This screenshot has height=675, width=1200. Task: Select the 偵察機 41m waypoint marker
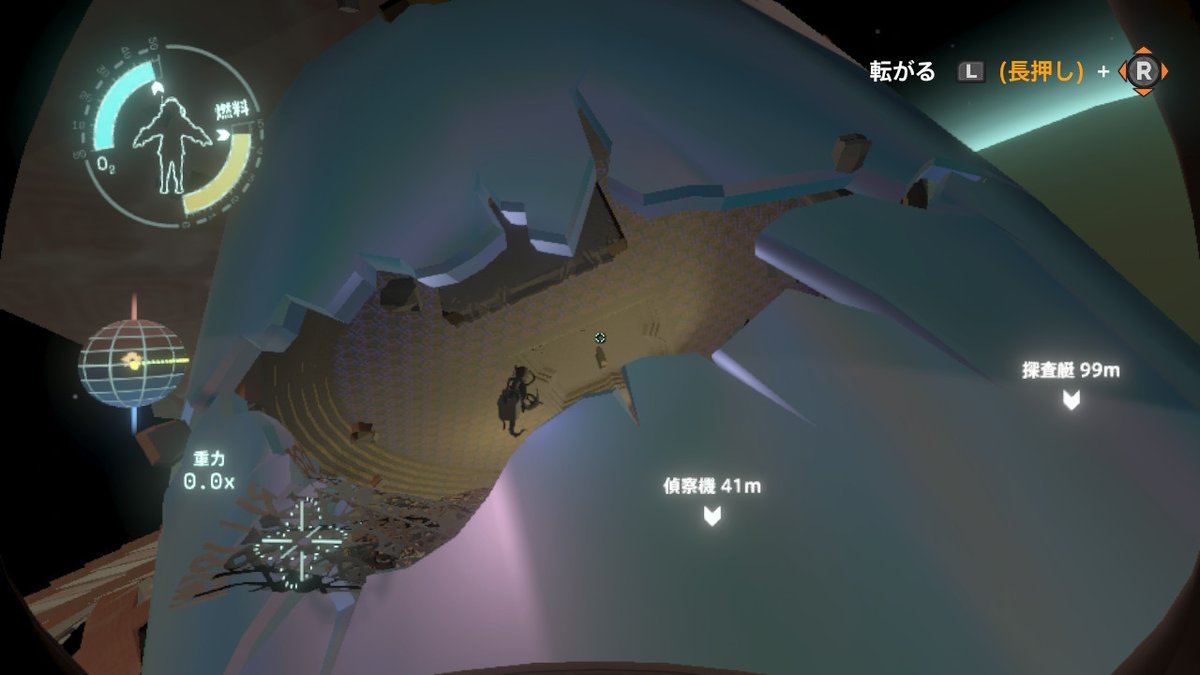tap(712, 515)
